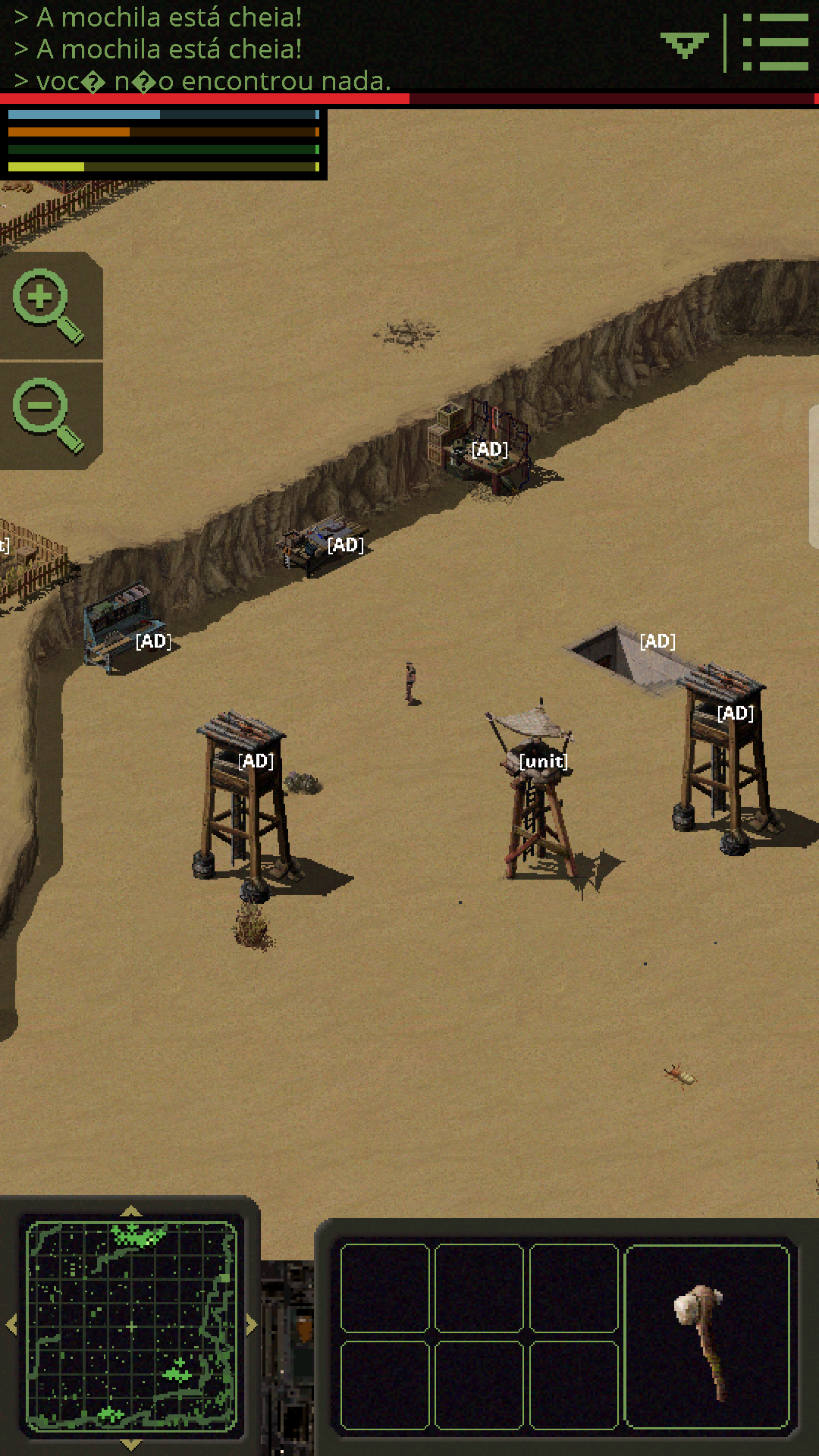819x1456 pixels.
Task: Pan the minimap with the up arrow
Action: (x=131, y=1211)
